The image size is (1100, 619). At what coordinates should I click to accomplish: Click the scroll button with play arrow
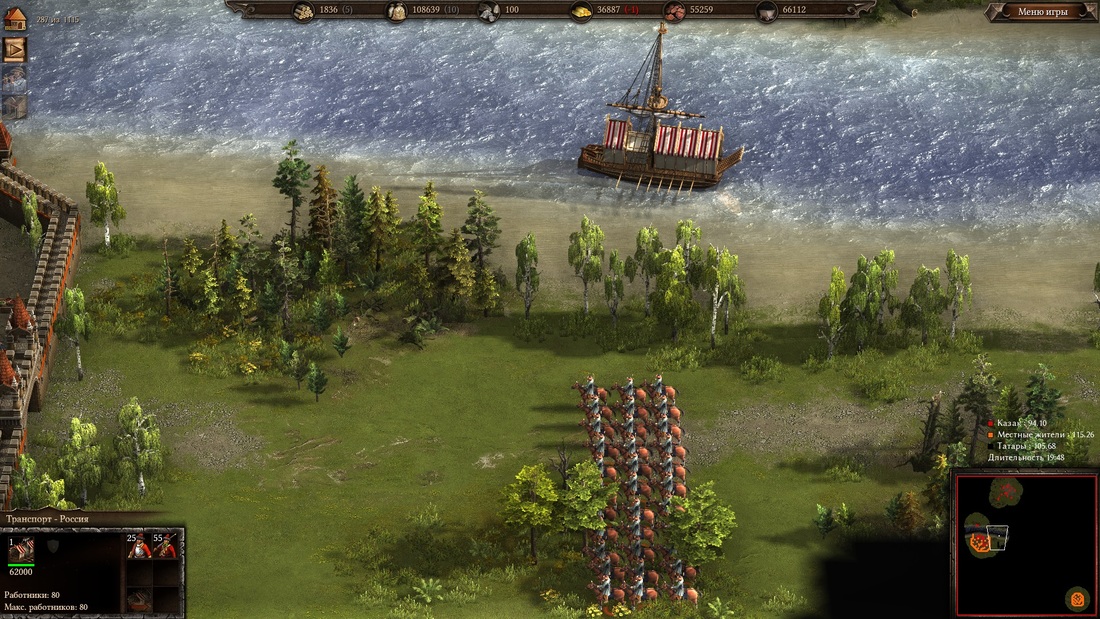point(15,49)
